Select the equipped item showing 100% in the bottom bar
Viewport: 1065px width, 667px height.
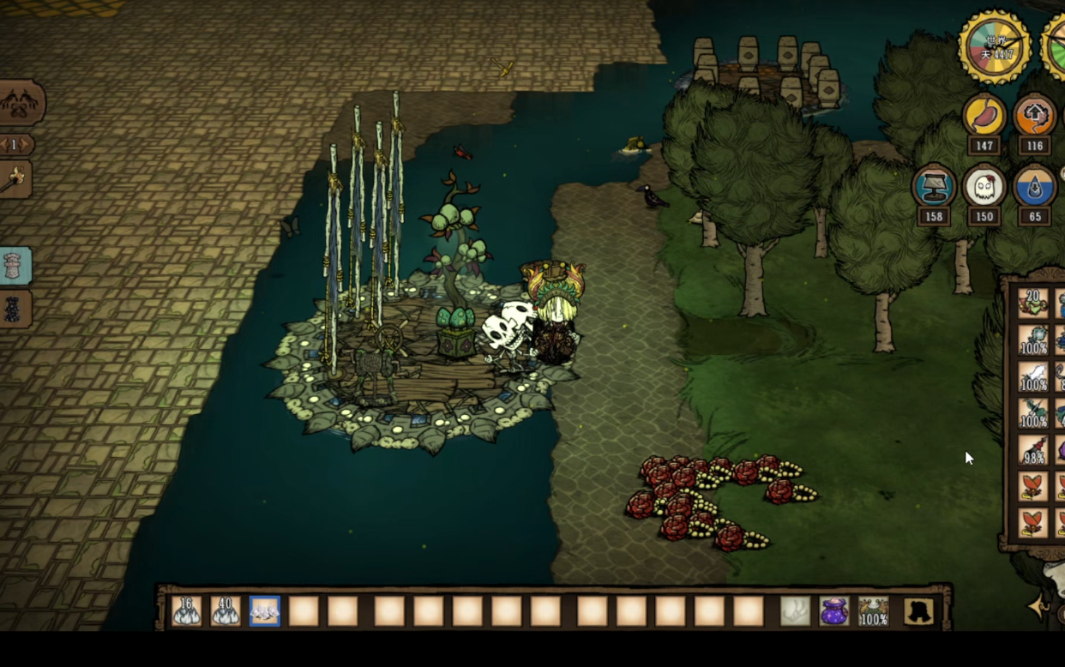tap(873, 611)
